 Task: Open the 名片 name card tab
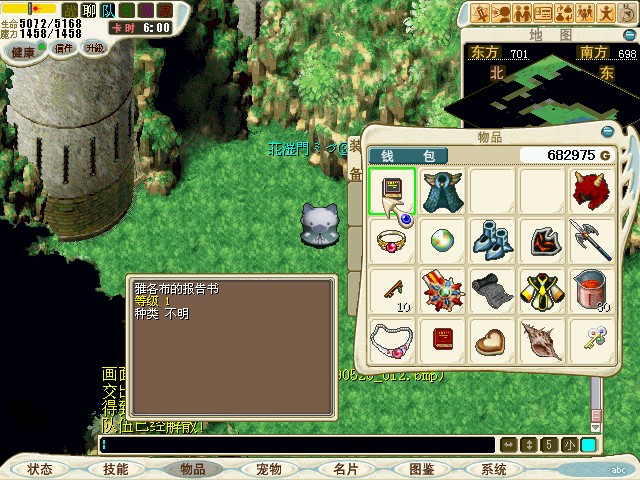[345, 469]
